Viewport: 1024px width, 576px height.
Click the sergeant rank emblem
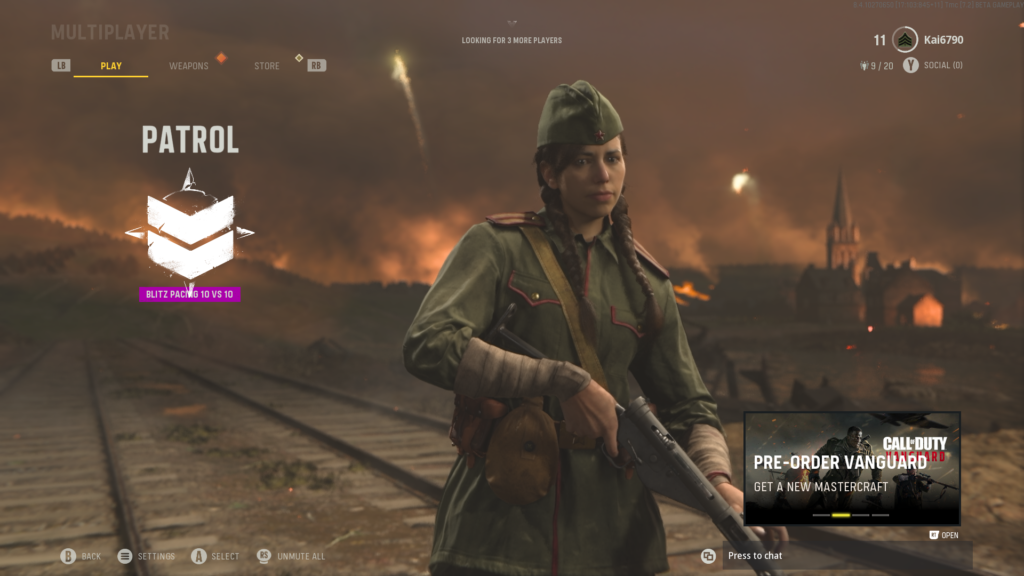point(905,40)
